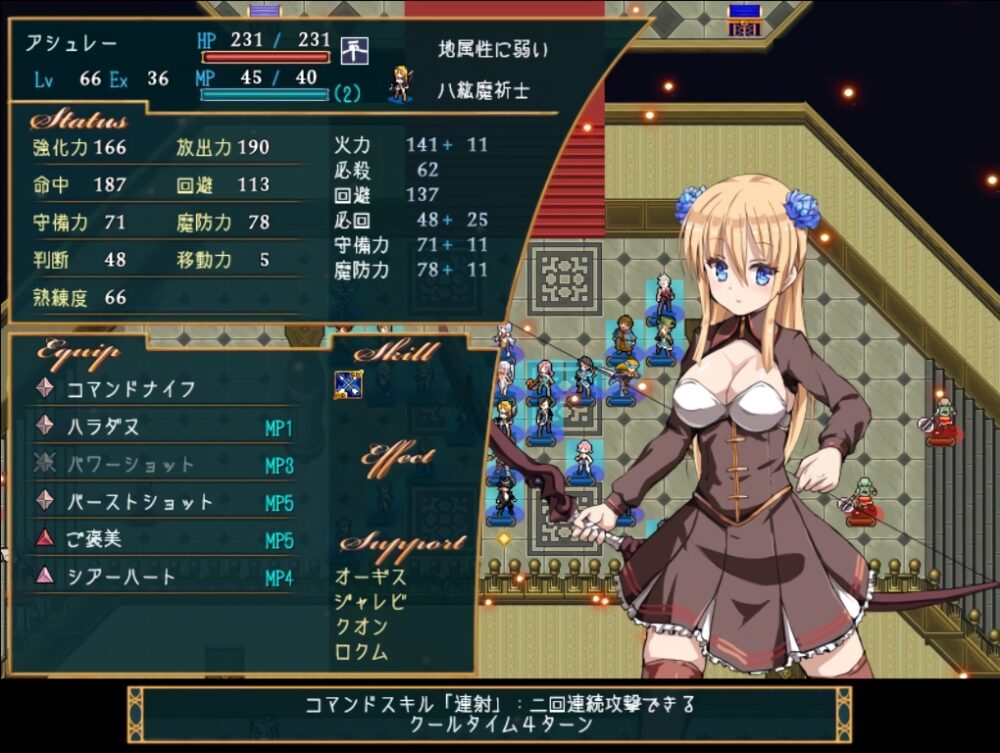Screen dimensions: 1000x753
Task: Pick the バーストショット attack
Action: tap(140, 502)
